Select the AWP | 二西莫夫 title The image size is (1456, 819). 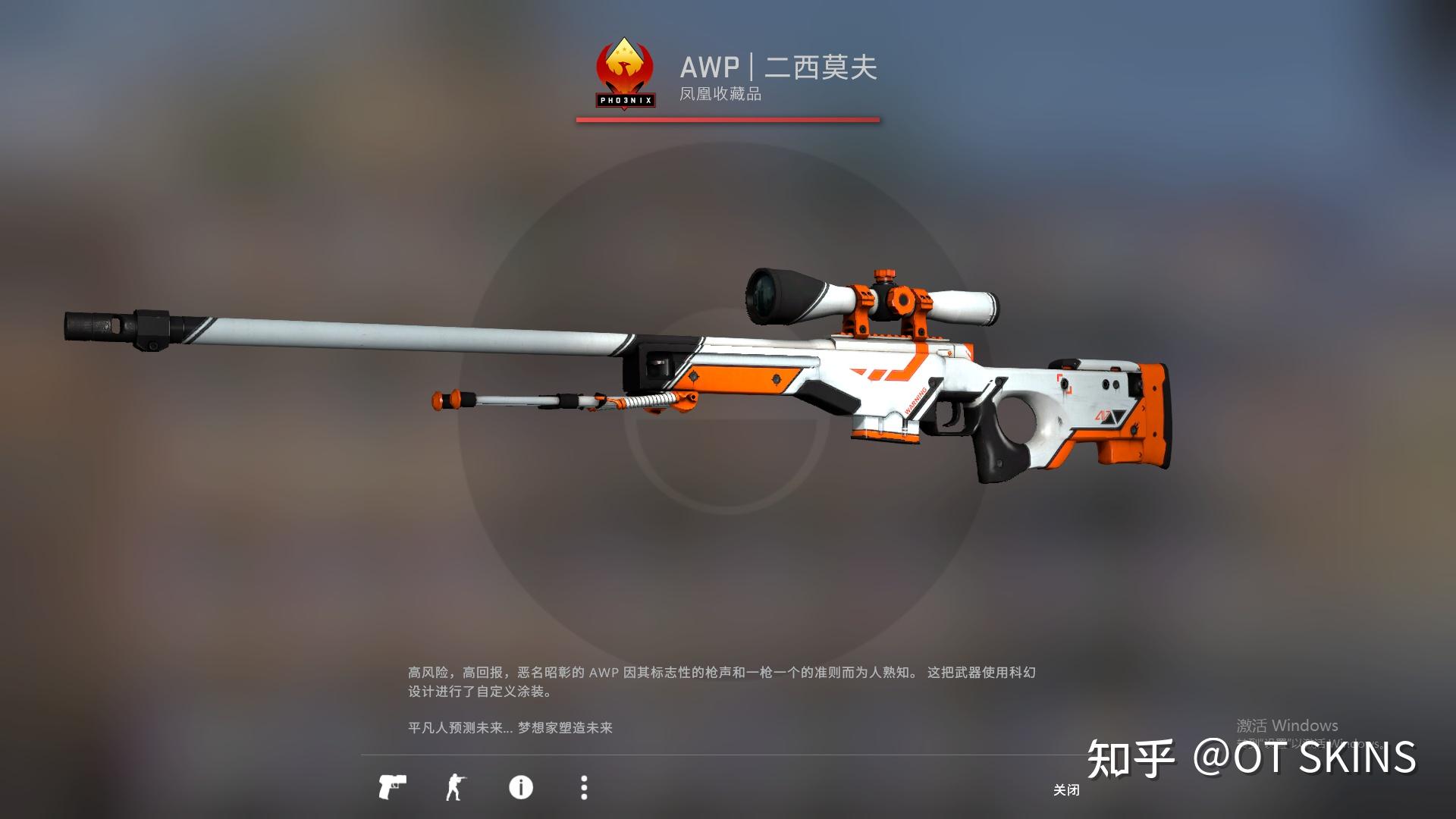coord(780,67)
